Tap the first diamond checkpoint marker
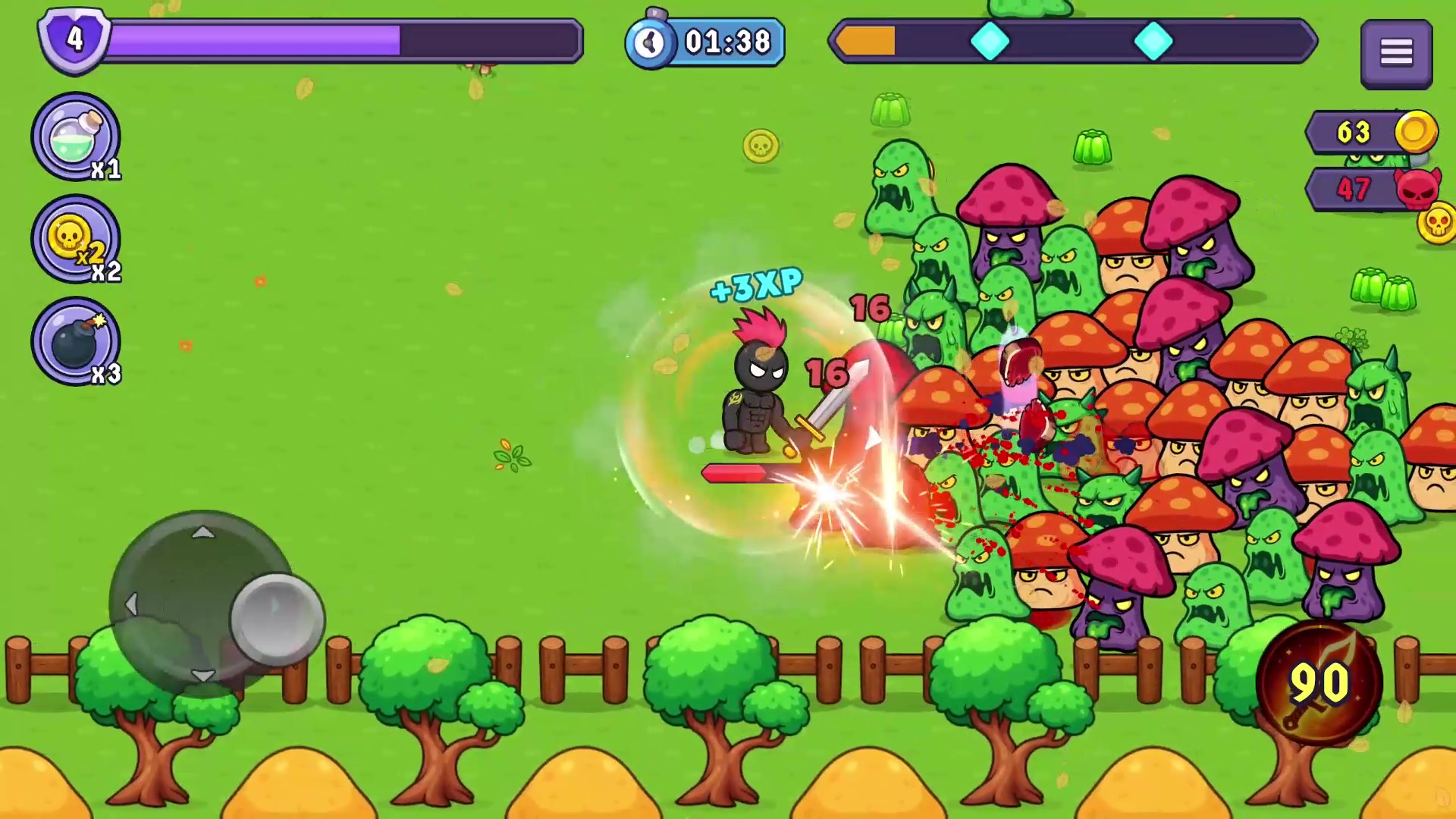Screen dimensions: 1456x819 (991, 42)
